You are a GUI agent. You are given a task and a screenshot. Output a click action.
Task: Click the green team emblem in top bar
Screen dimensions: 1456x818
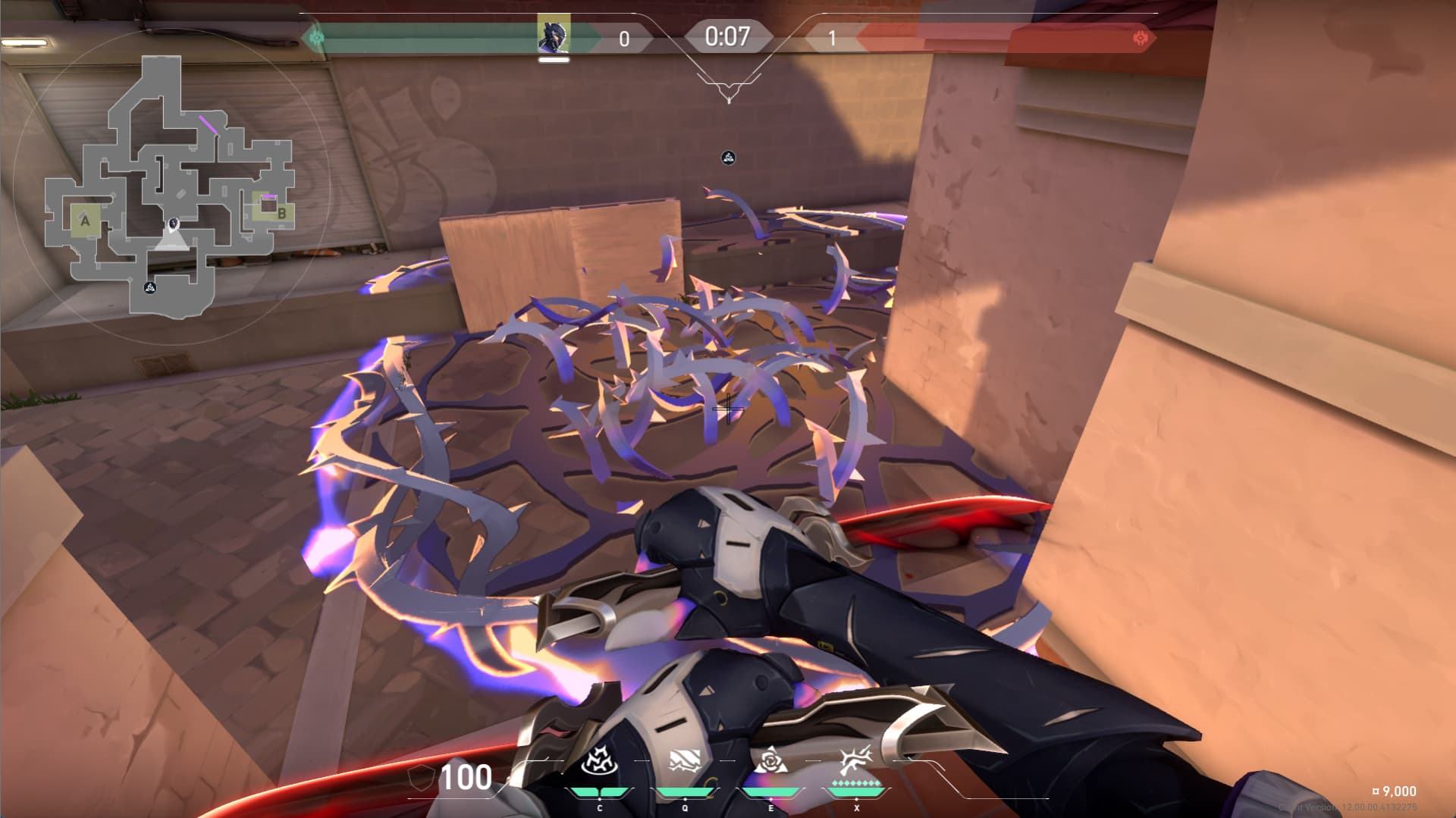pyautogui.click(x=317, y=37)
